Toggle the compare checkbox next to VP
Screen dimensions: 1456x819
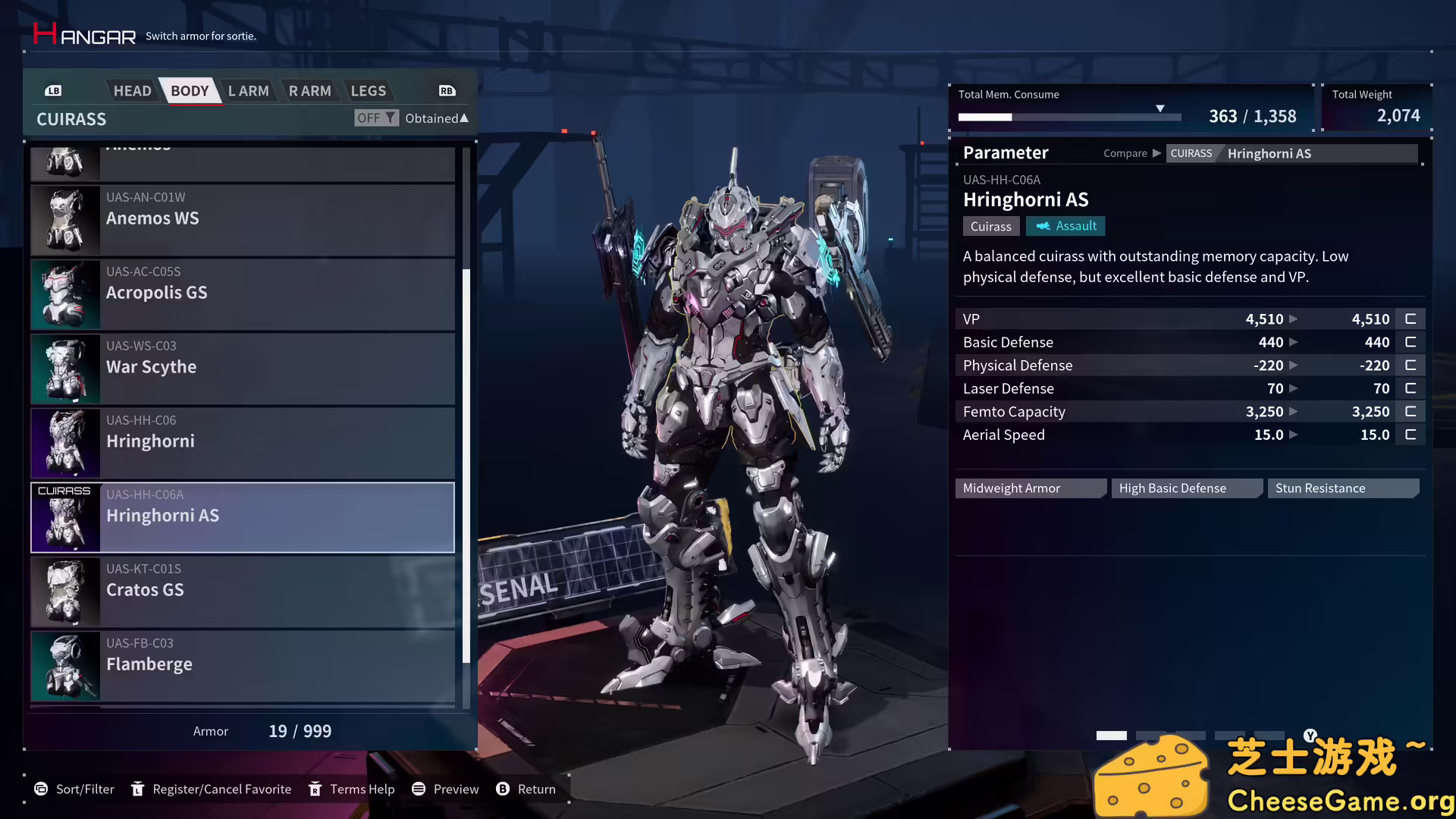[x=1410, y=318]
